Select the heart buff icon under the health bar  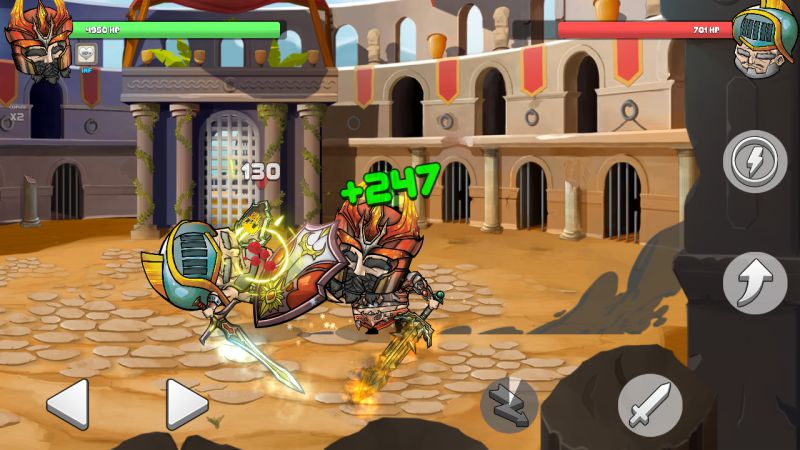tap(84, 53)
